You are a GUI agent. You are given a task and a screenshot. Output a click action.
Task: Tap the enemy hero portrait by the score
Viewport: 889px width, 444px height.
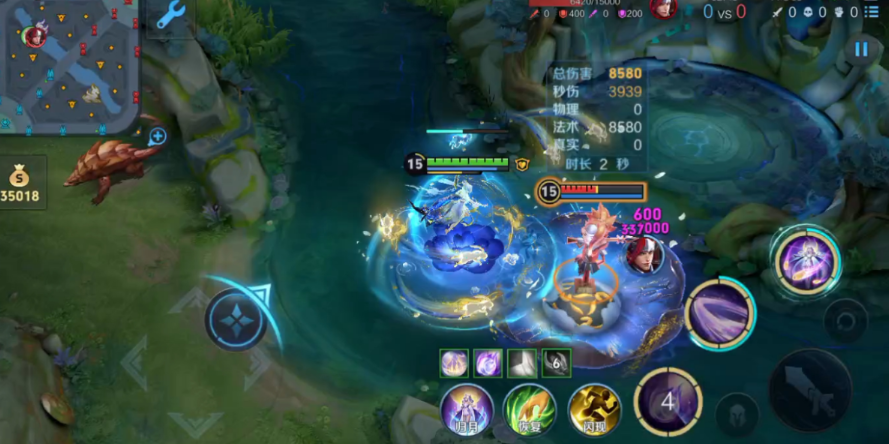661,9
